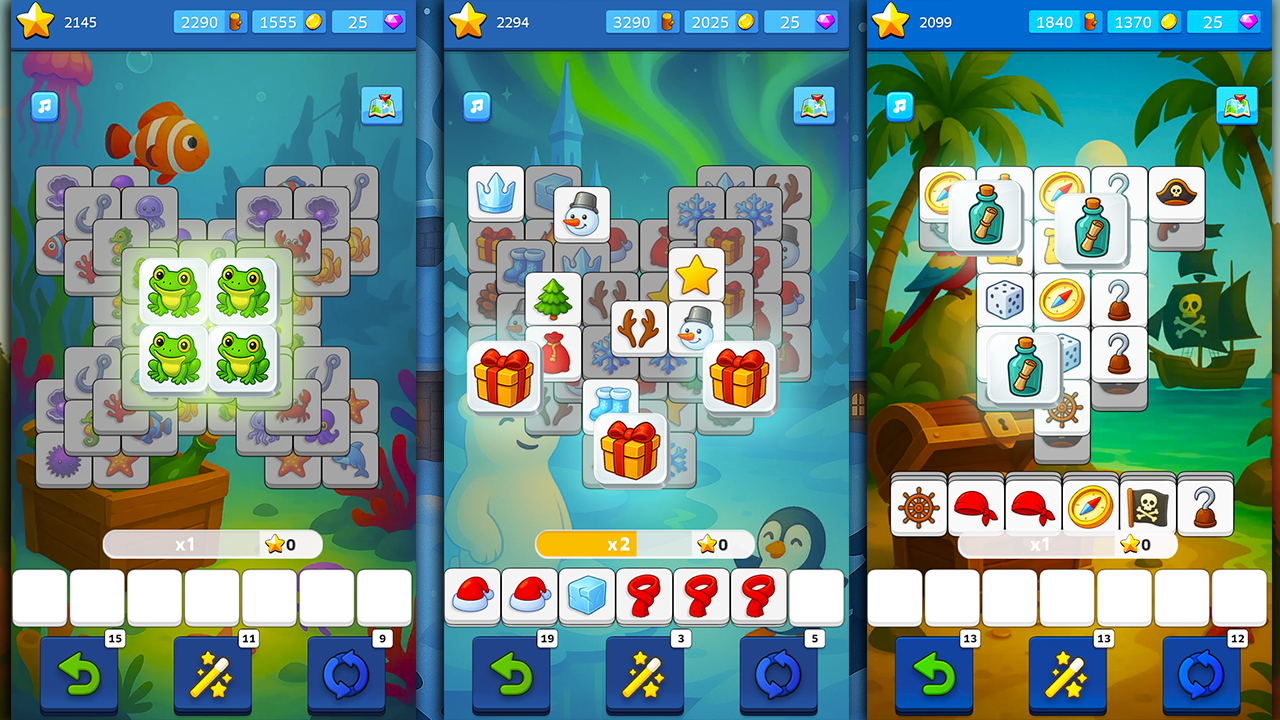Viewport: 1280px width, 720px height.
Task: Open the gold coin balance display
Action: point(289,21)
